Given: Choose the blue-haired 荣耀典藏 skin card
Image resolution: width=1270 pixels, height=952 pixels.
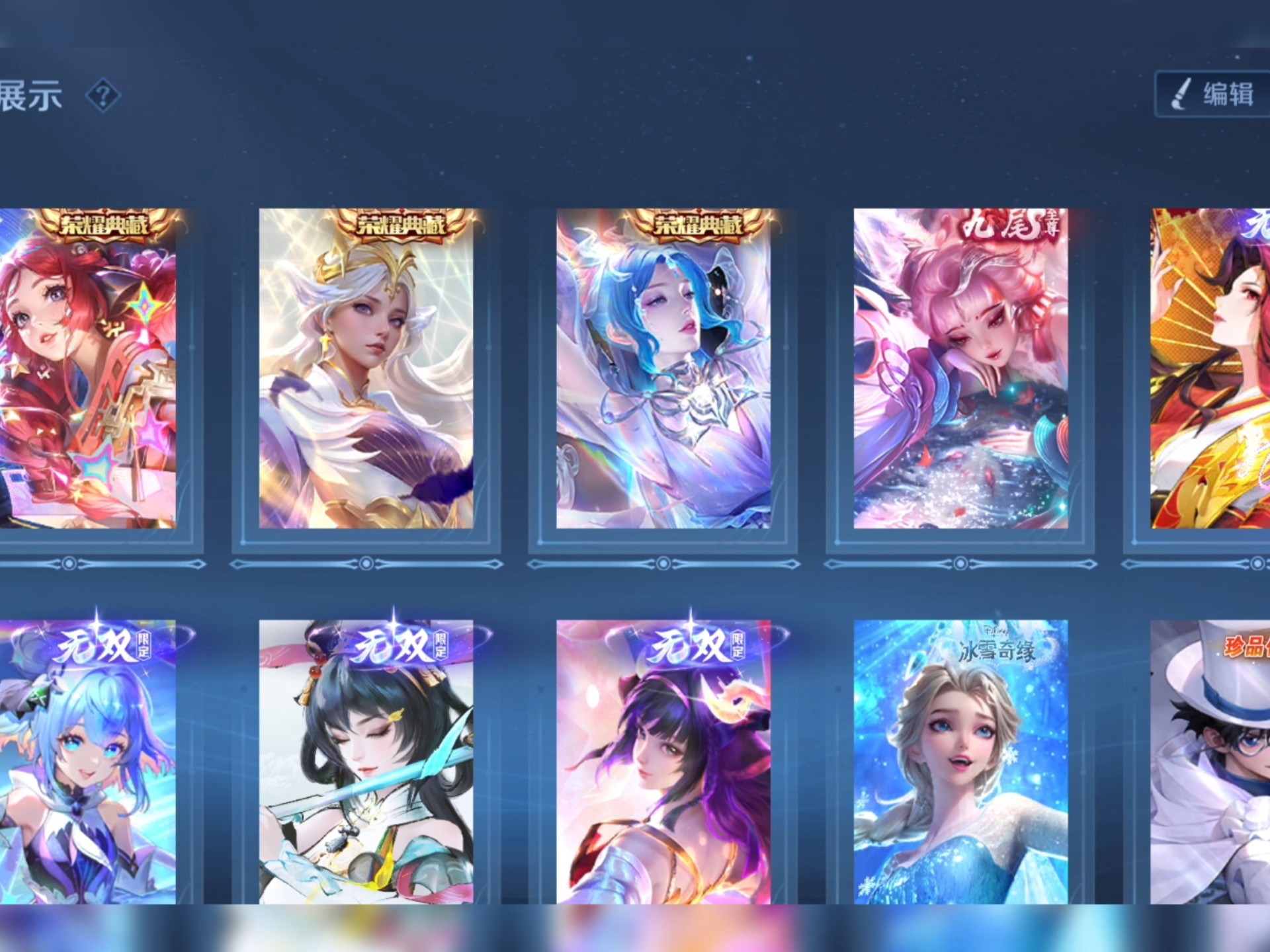Looking at the screenshot, I should coord(663,369).
